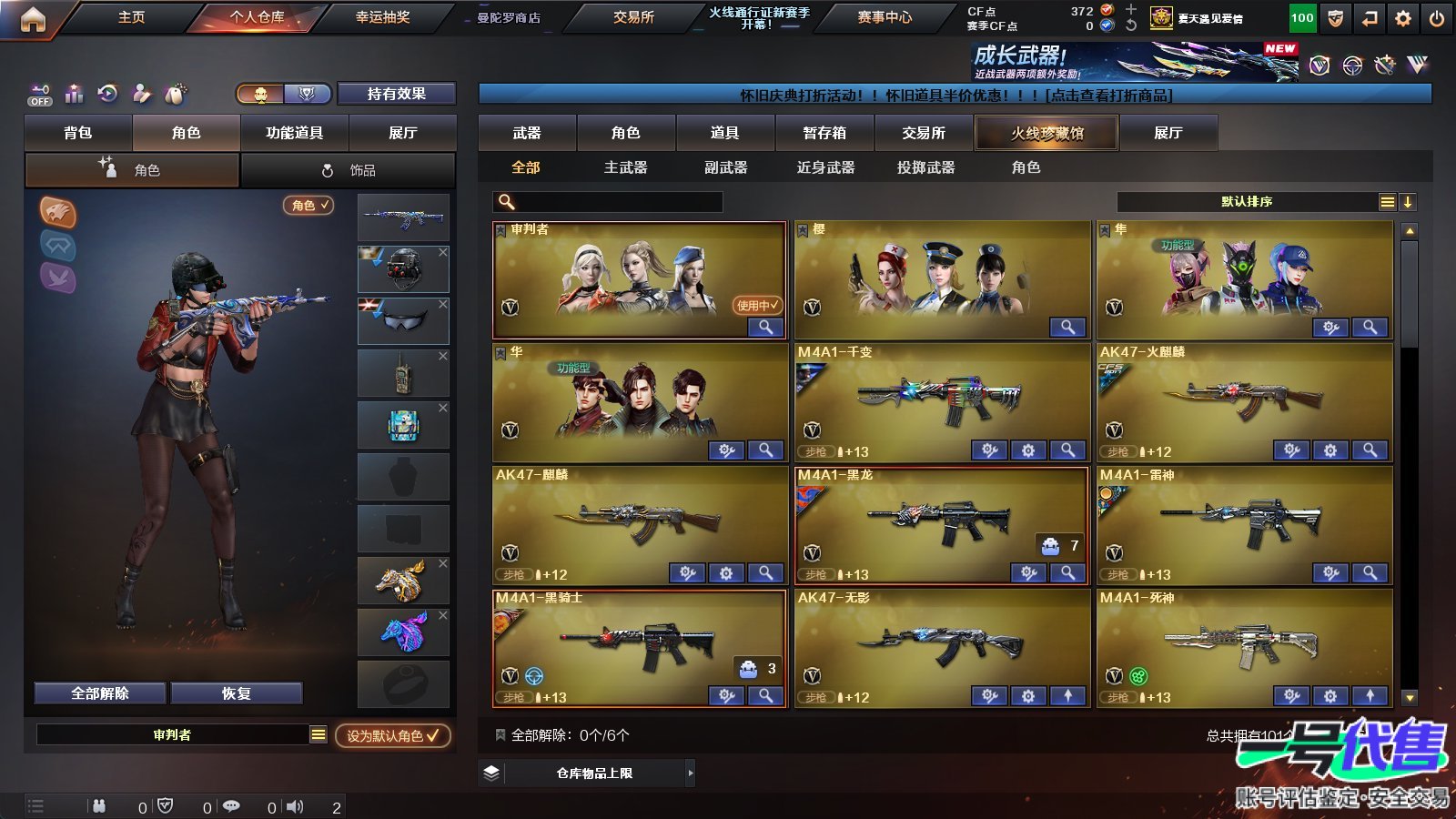Open weapon preview magnifier on AK47-火麒麟 card
Image resolution: width=1456 pixels, height=819 pixels.
1370,450
